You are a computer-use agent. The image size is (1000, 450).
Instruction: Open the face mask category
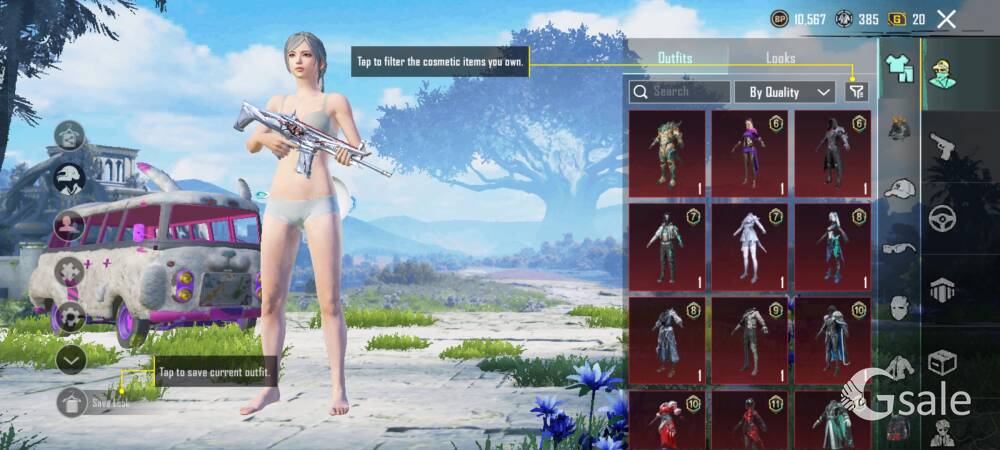[900, 308]
